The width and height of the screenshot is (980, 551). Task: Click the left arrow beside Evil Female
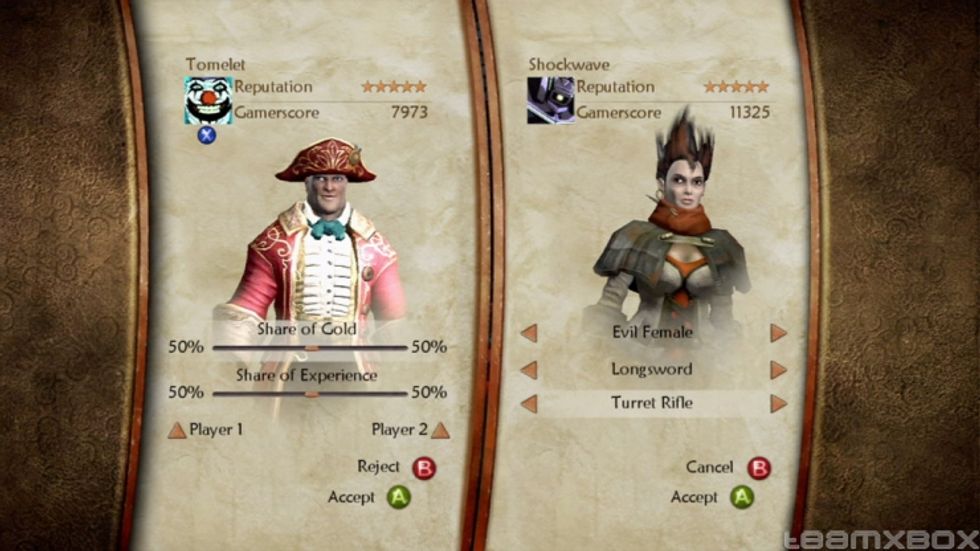tap(530, 333)
